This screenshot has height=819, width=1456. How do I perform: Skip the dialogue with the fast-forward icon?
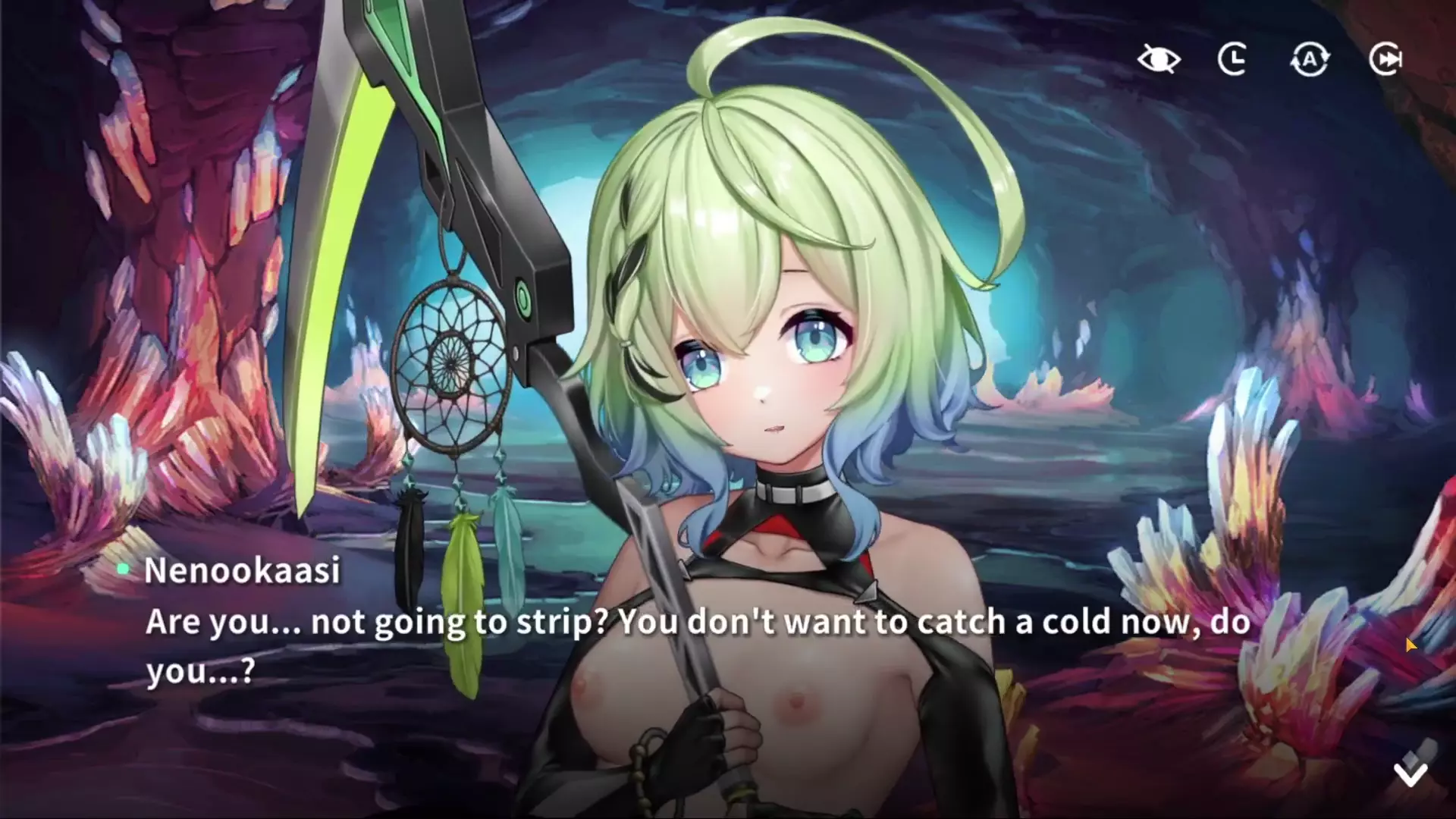pos(1385,59)
